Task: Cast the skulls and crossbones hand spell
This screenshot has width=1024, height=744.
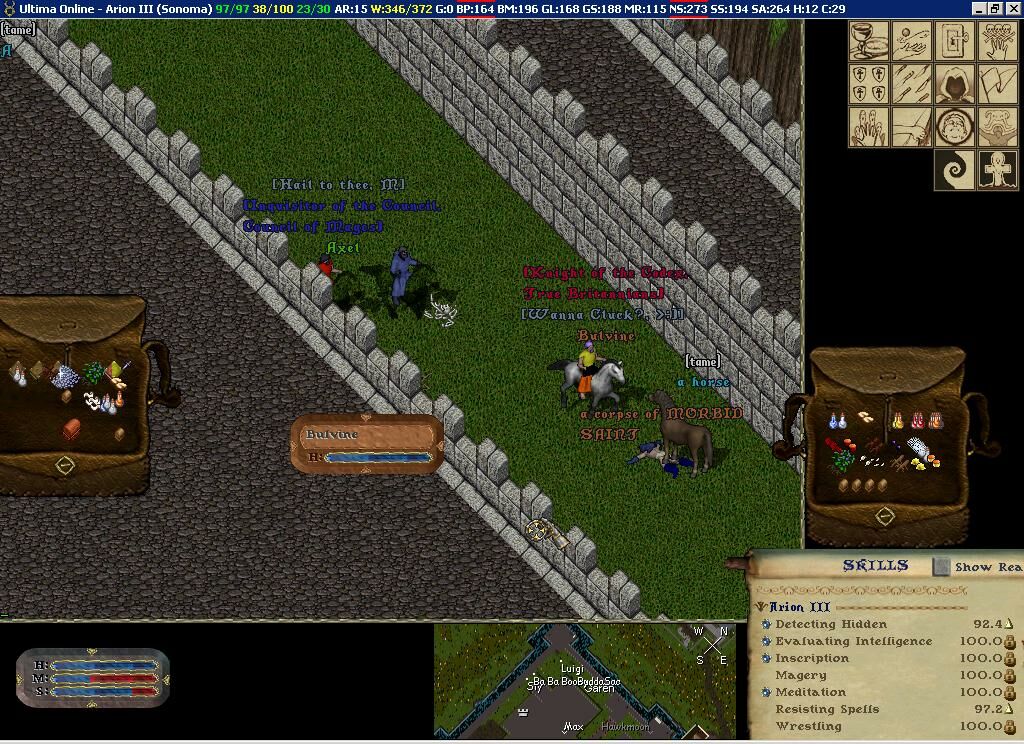Action: (x=997, y=42)
